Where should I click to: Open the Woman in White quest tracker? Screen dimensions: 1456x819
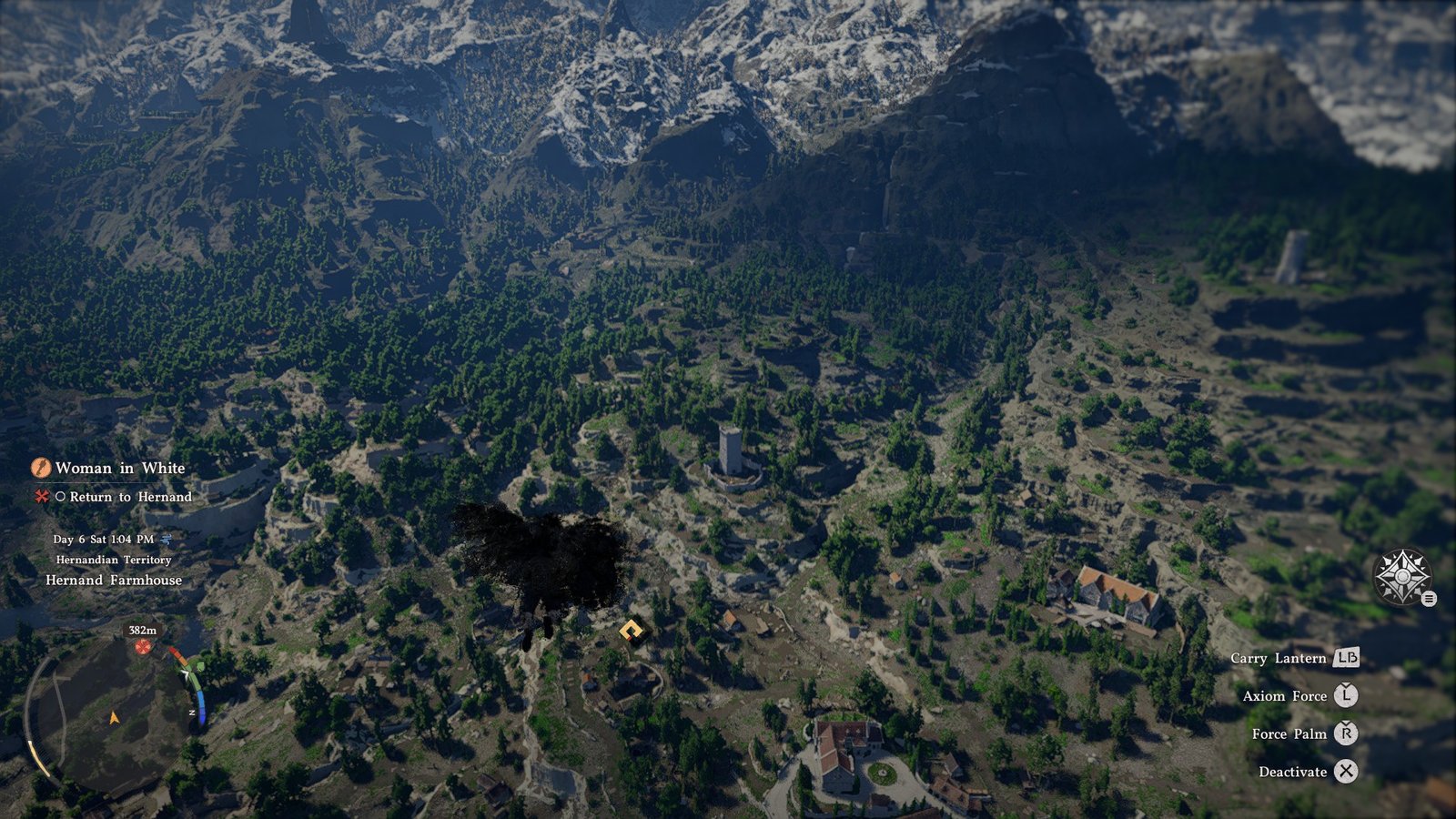(x=120, y=468)
